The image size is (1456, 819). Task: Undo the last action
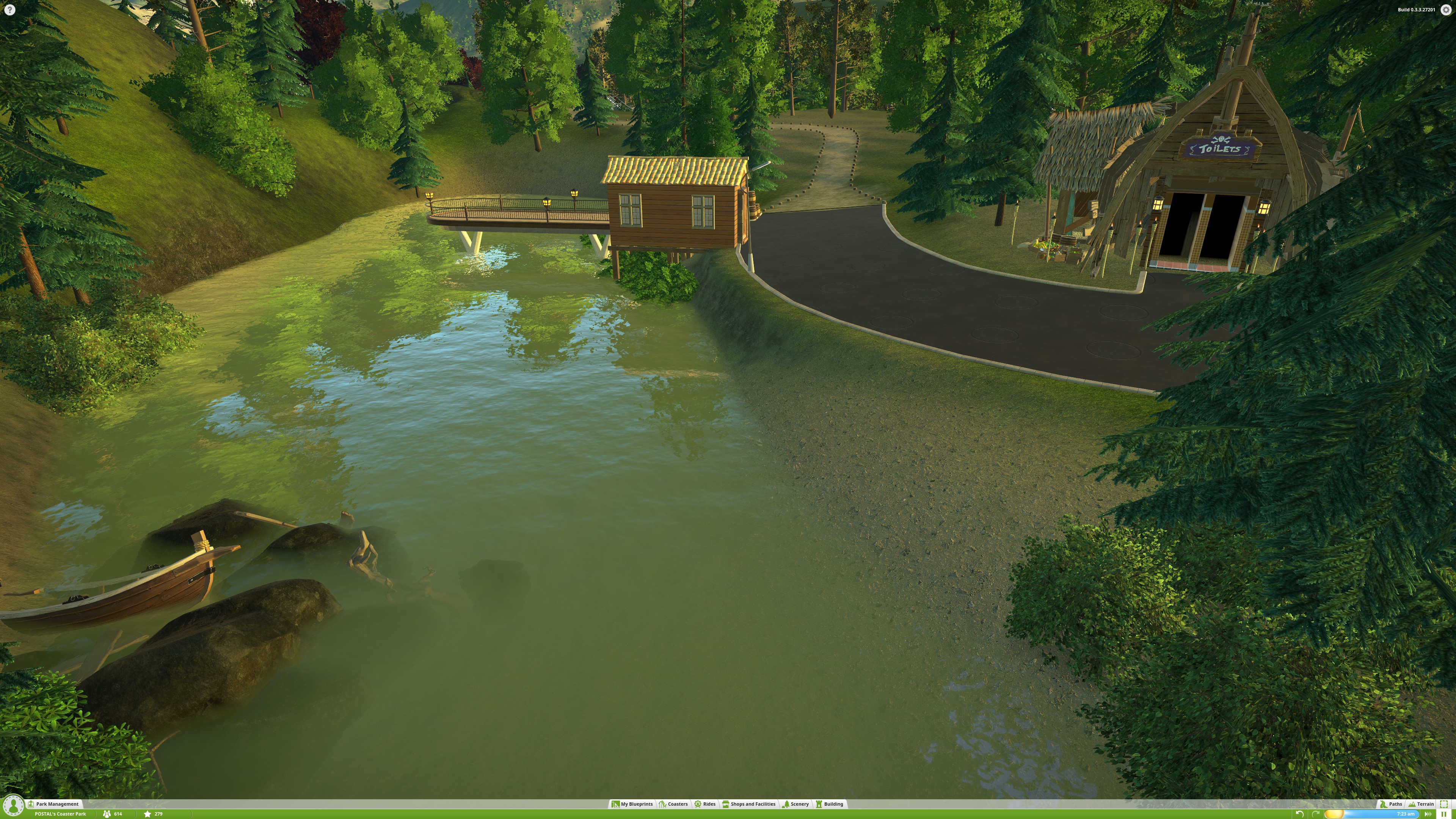tap(1300, 814)
